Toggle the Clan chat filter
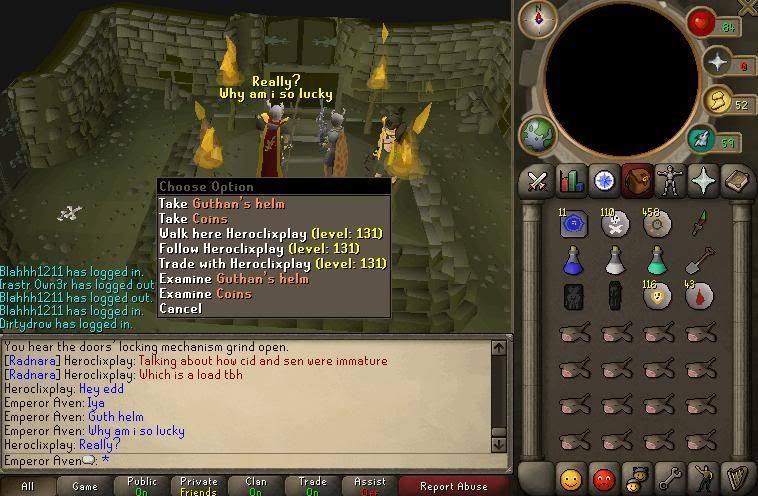The width and height of the screenshot is (758, 496). 256,486
